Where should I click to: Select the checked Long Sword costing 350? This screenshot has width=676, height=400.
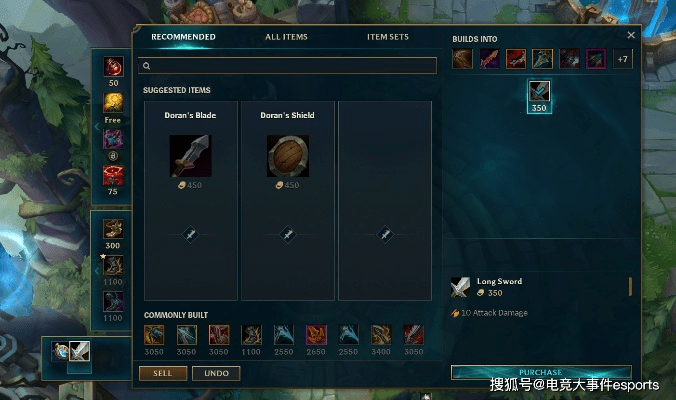click(539, 92)
